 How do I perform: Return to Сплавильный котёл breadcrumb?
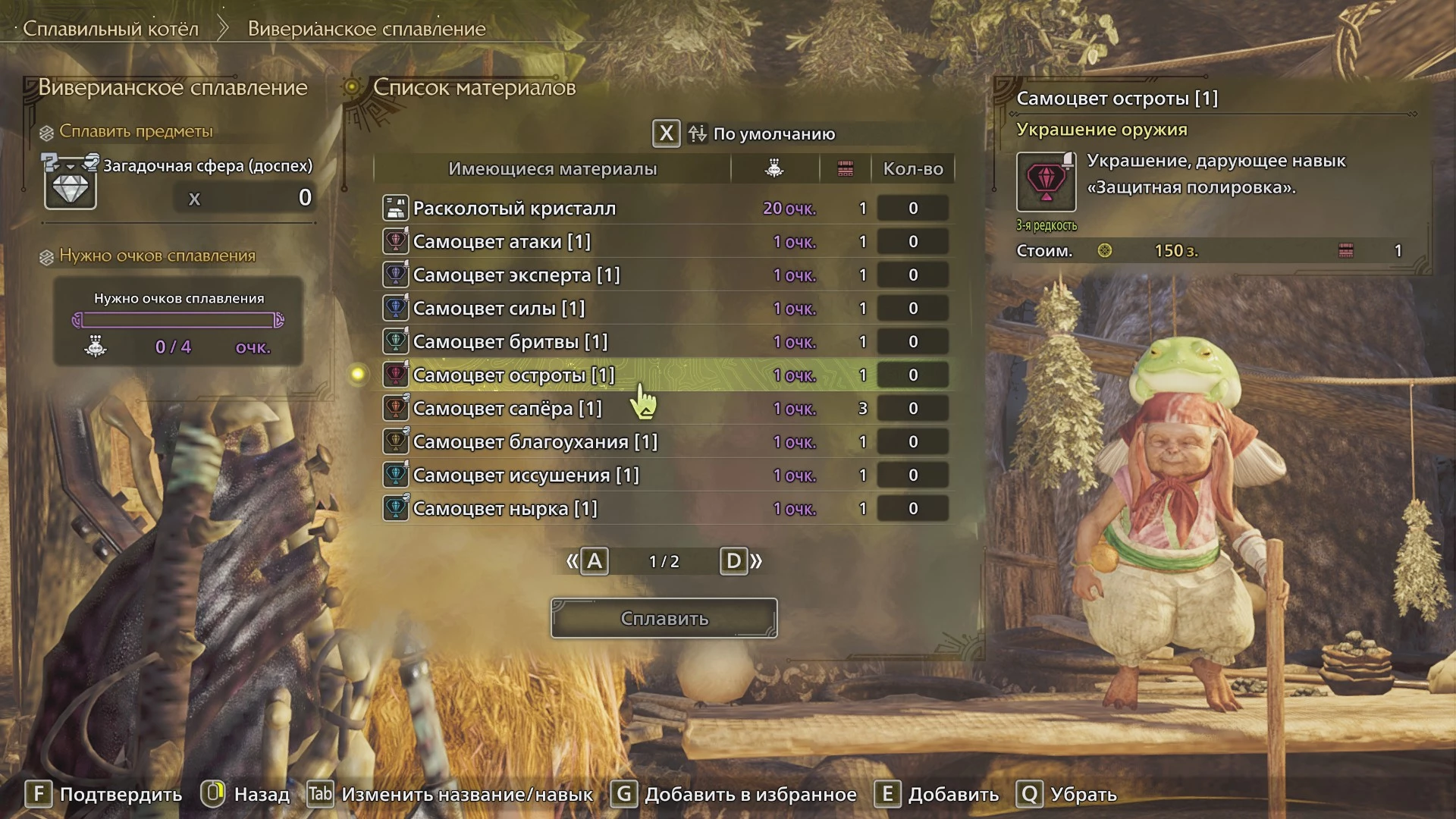click(111, 29)
